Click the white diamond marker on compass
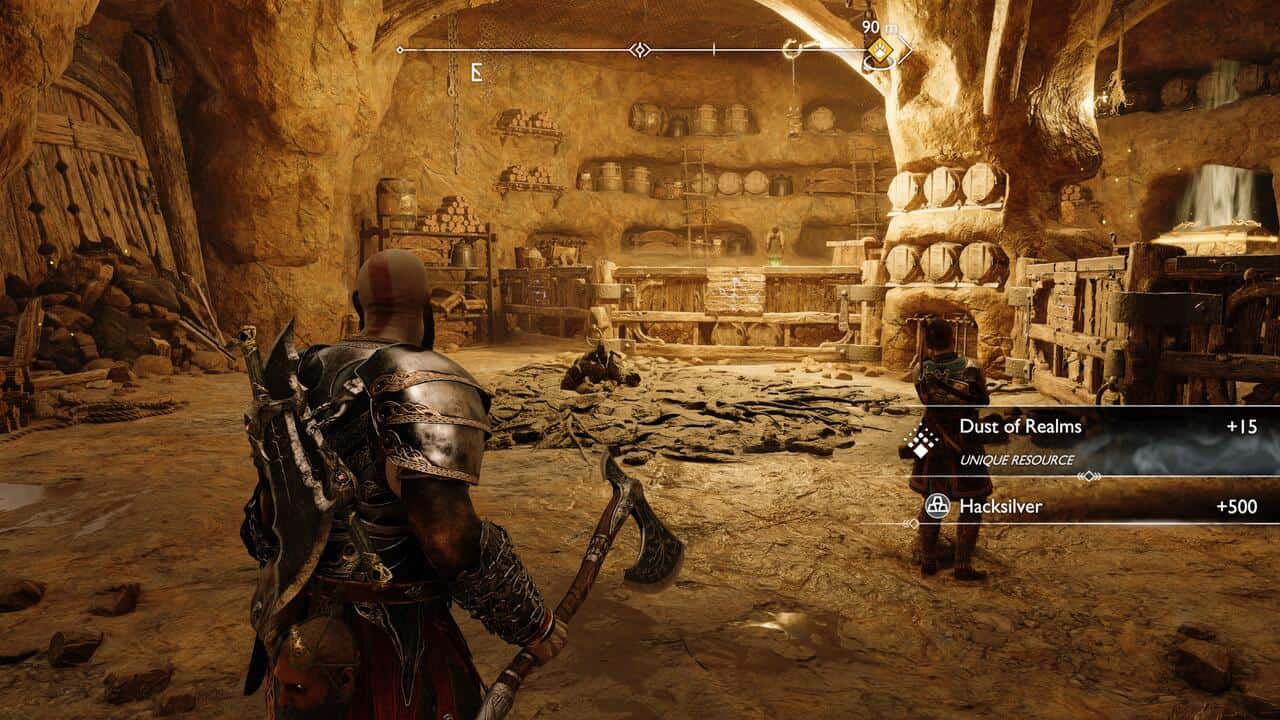This screenshot has height=720, width=1280. coord(640,49)
